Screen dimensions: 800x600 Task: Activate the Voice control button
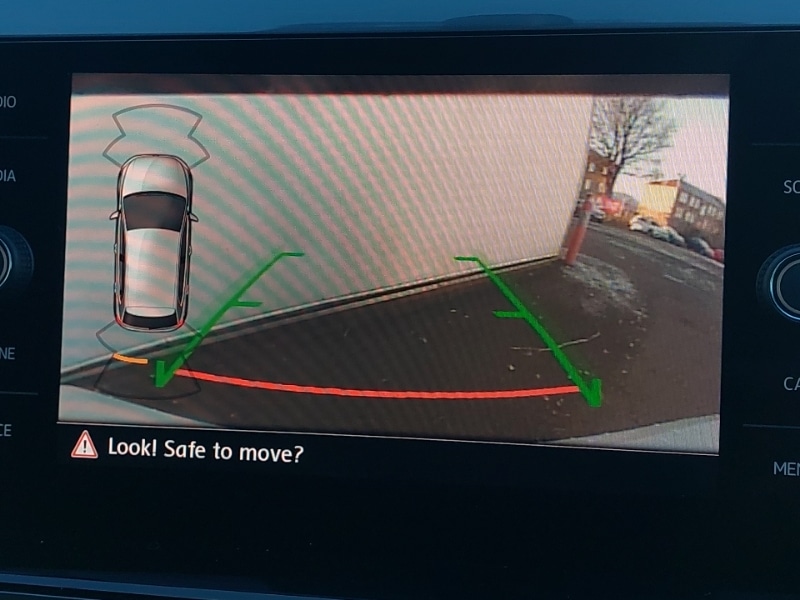(8, 430)
